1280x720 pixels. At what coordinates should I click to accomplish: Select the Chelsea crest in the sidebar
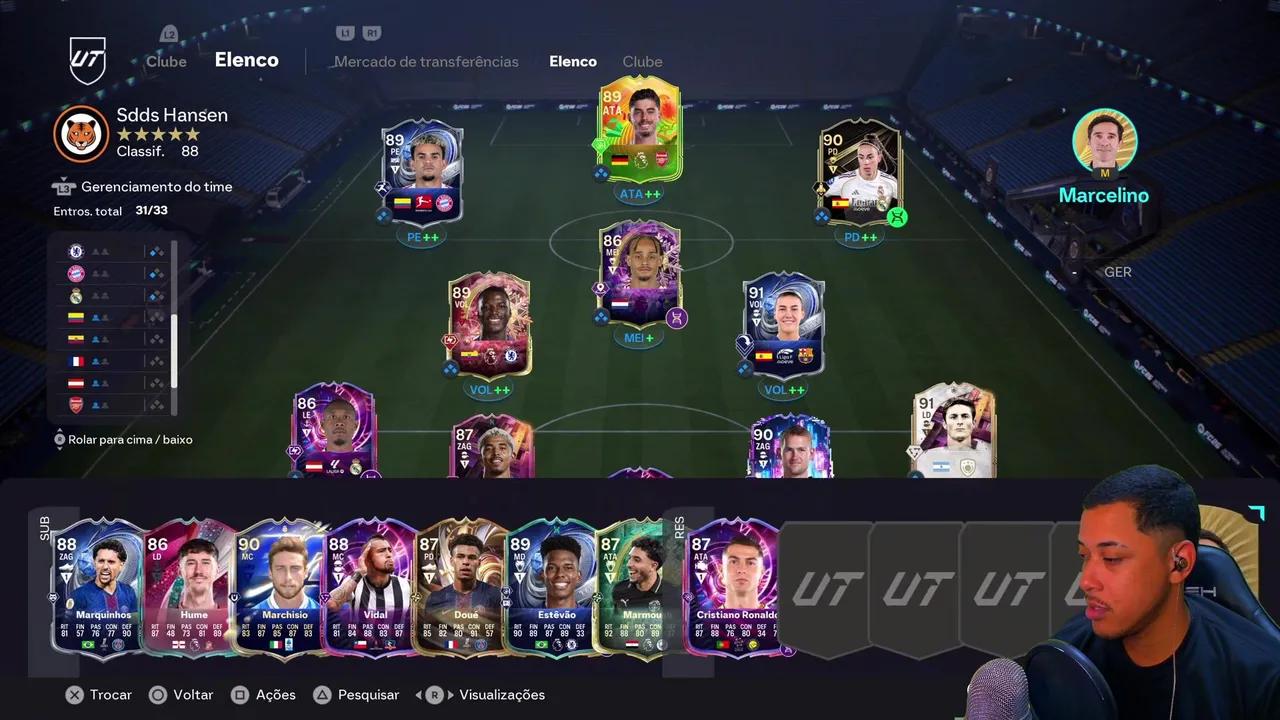click(76, 251)
